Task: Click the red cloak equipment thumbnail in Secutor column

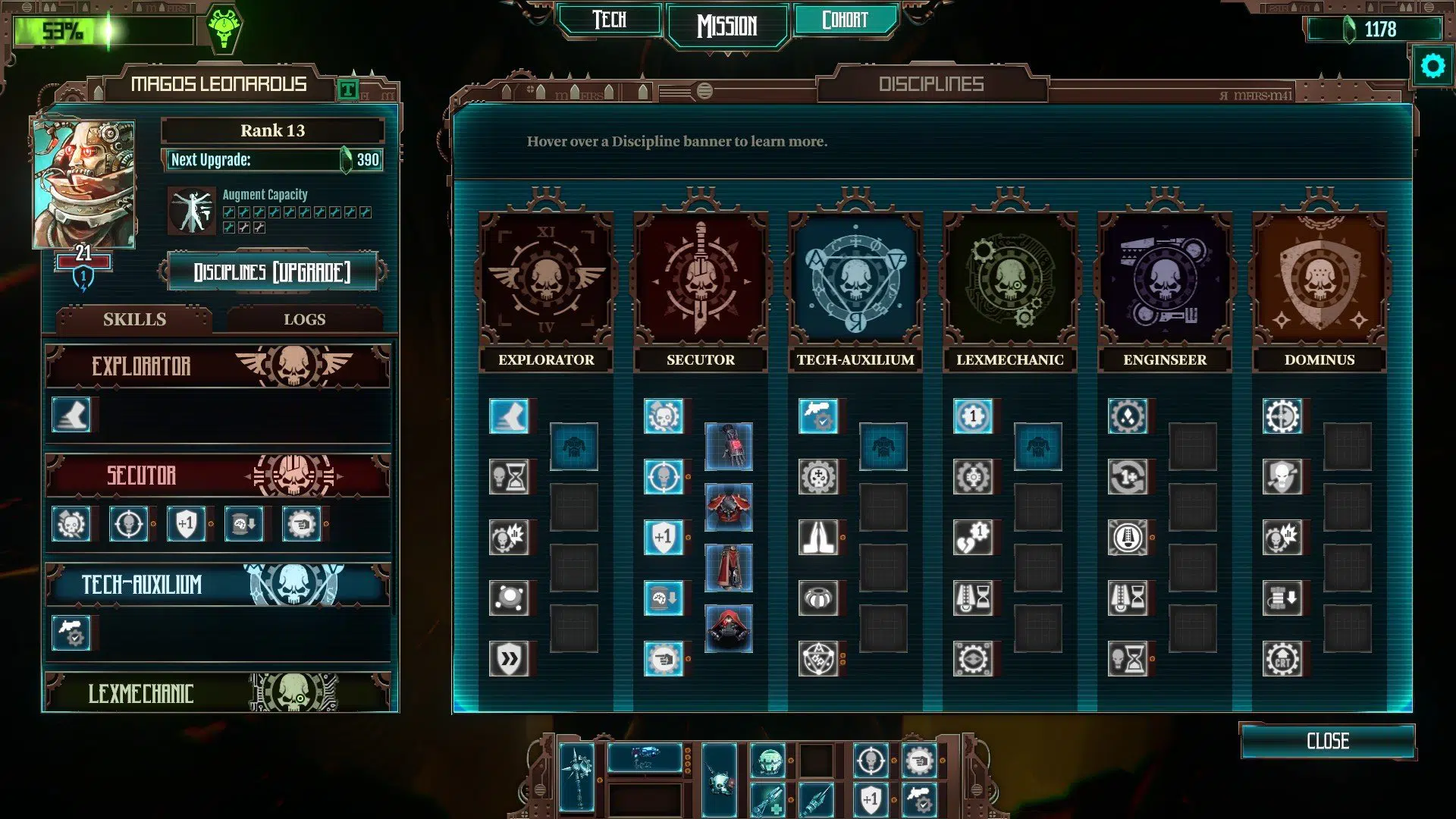Action: 728,568
